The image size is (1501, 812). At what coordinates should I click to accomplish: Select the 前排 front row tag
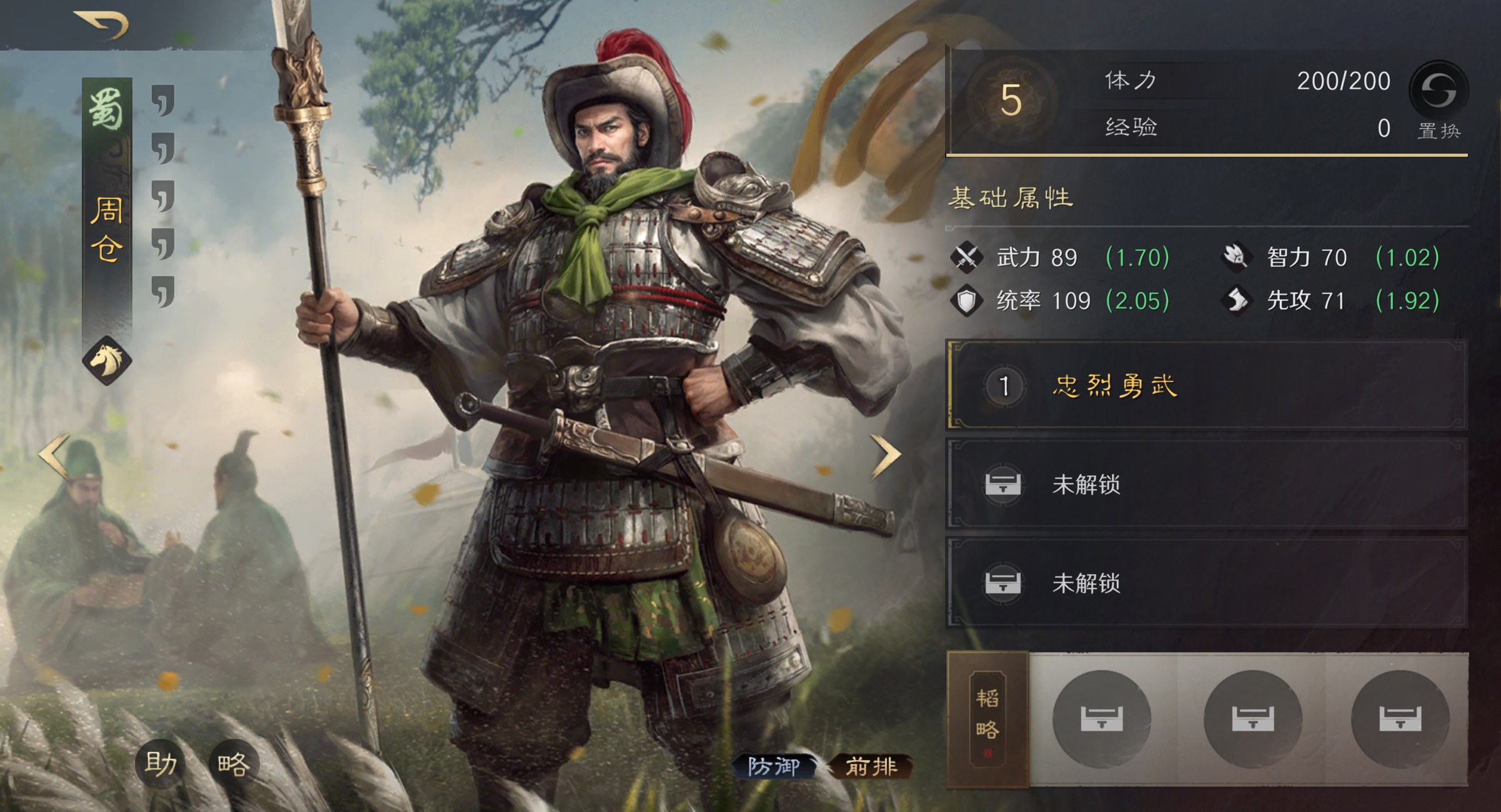871,766
